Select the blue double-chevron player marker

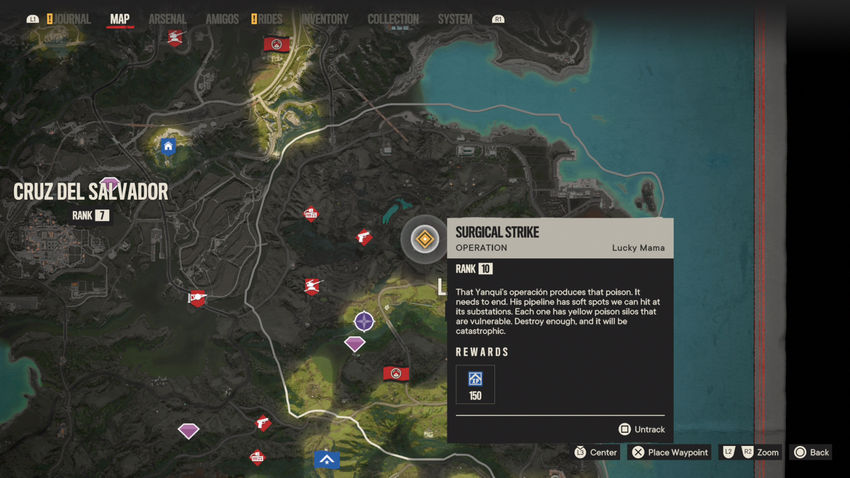[x=326, y=459]
